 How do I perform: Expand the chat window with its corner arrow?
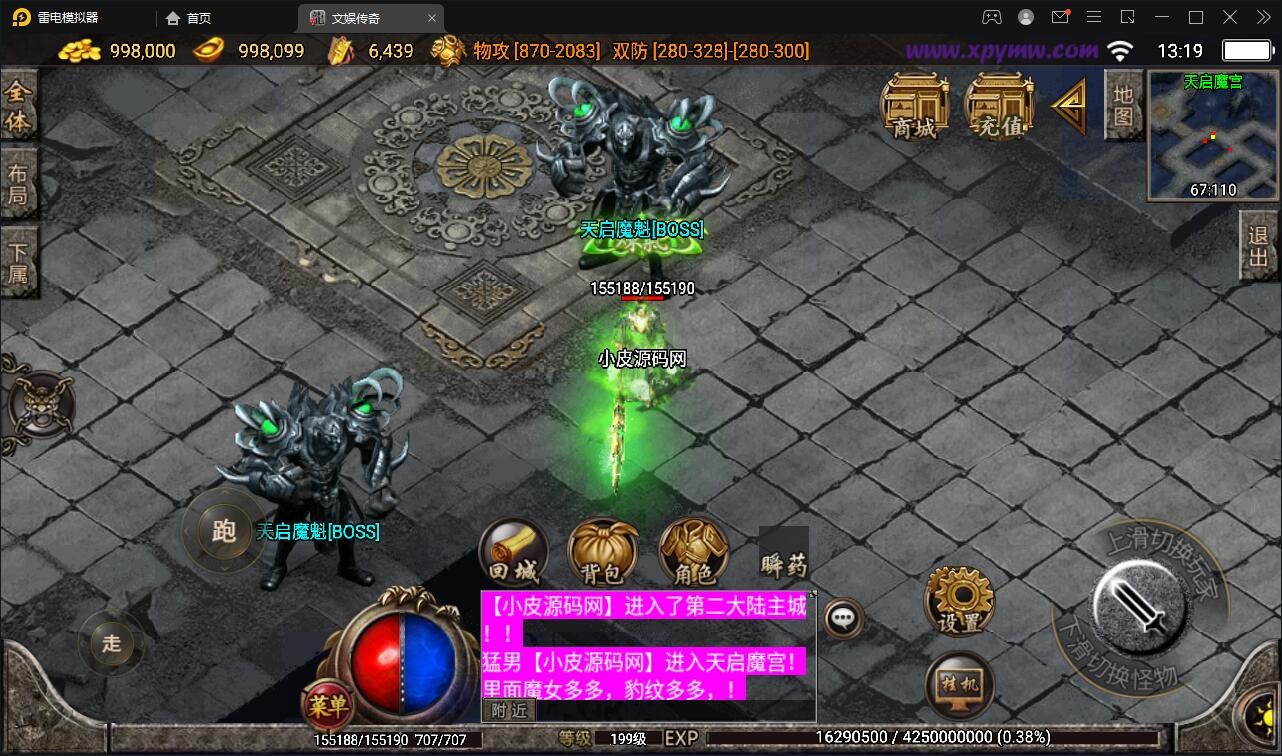click(812, 593)
